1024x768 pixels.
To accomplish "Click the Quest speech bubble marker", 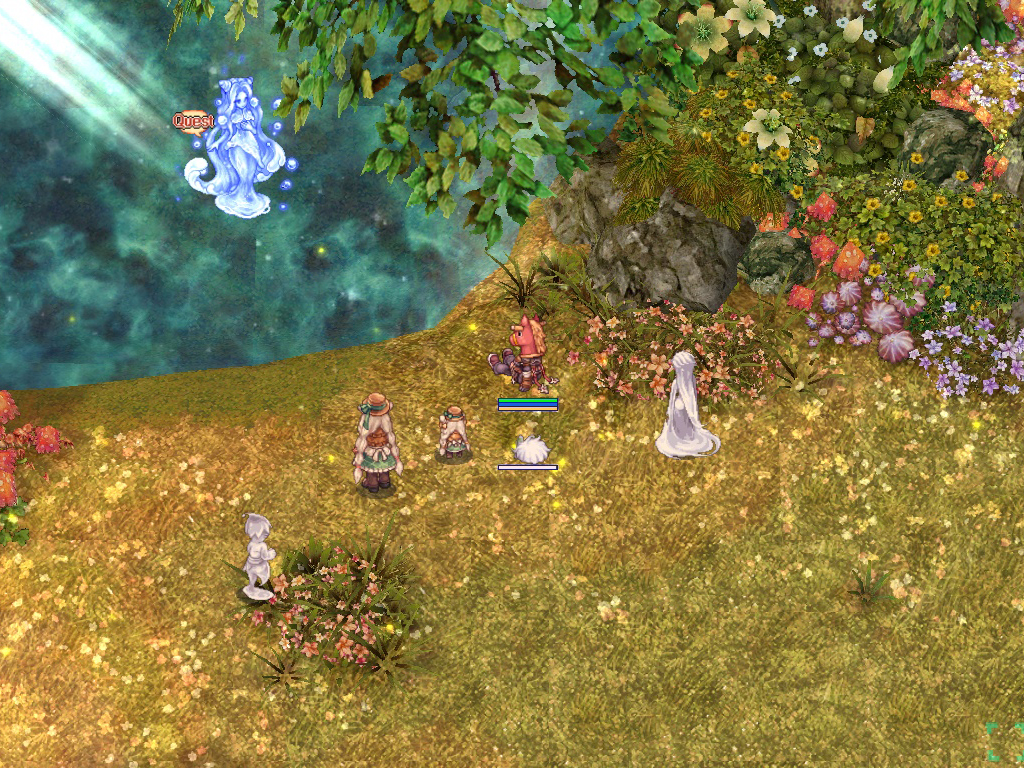I will pos(193,121).
